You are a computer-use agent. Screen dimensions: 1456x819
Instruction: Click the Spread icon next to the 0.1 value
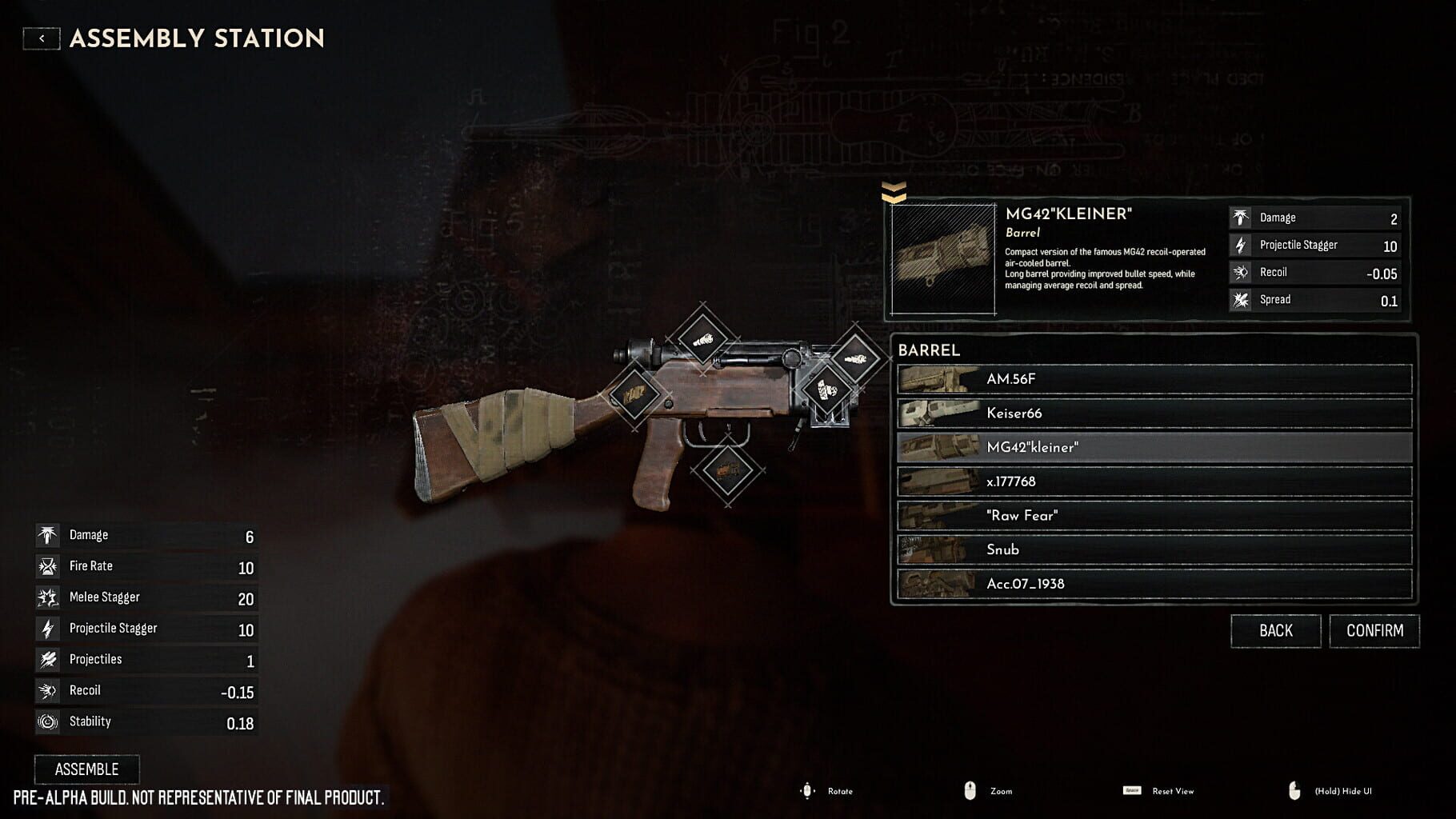coord(1241,300)
